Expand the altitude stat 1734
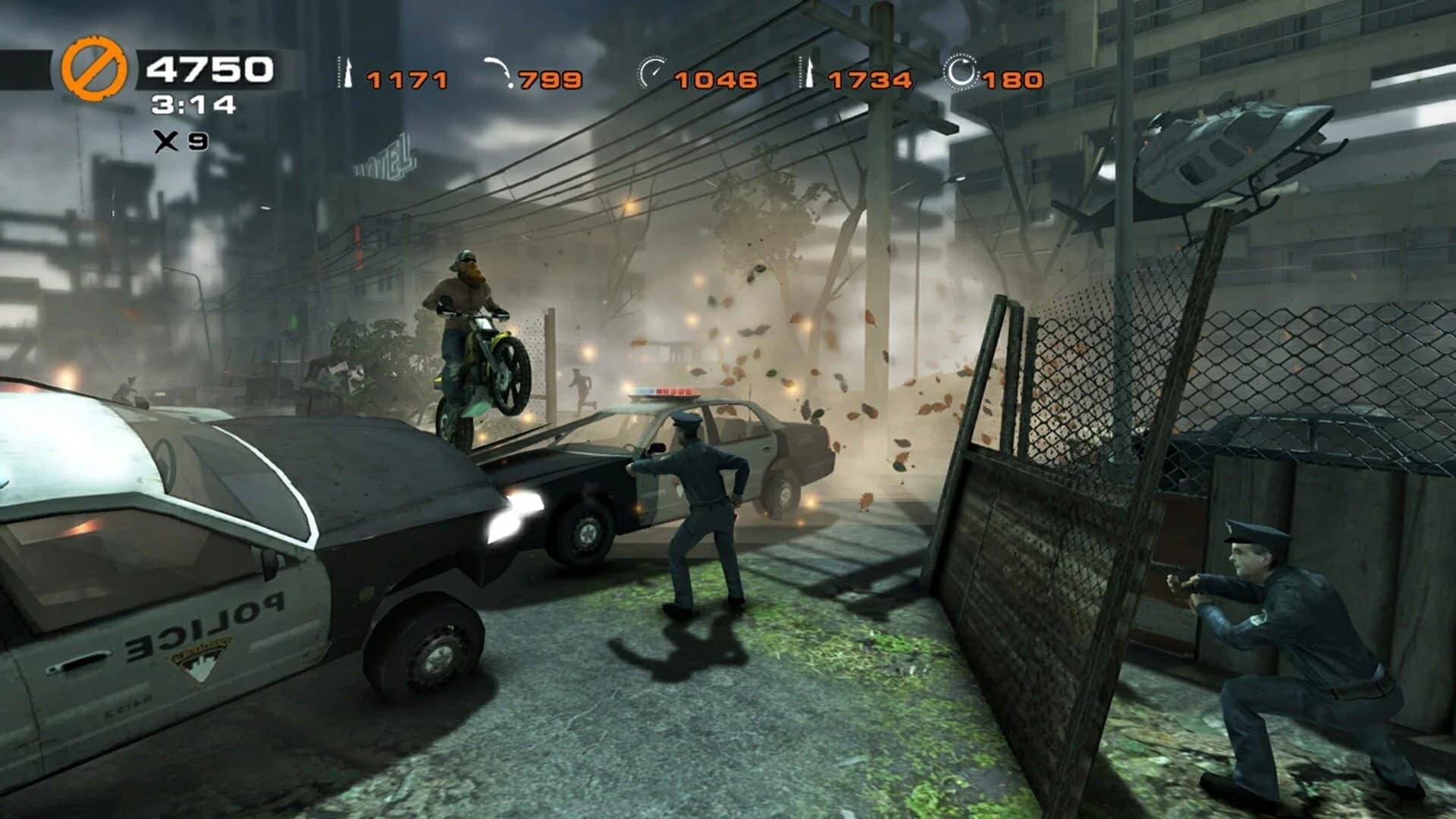1456x819 pixels. (x=869, y=77)
